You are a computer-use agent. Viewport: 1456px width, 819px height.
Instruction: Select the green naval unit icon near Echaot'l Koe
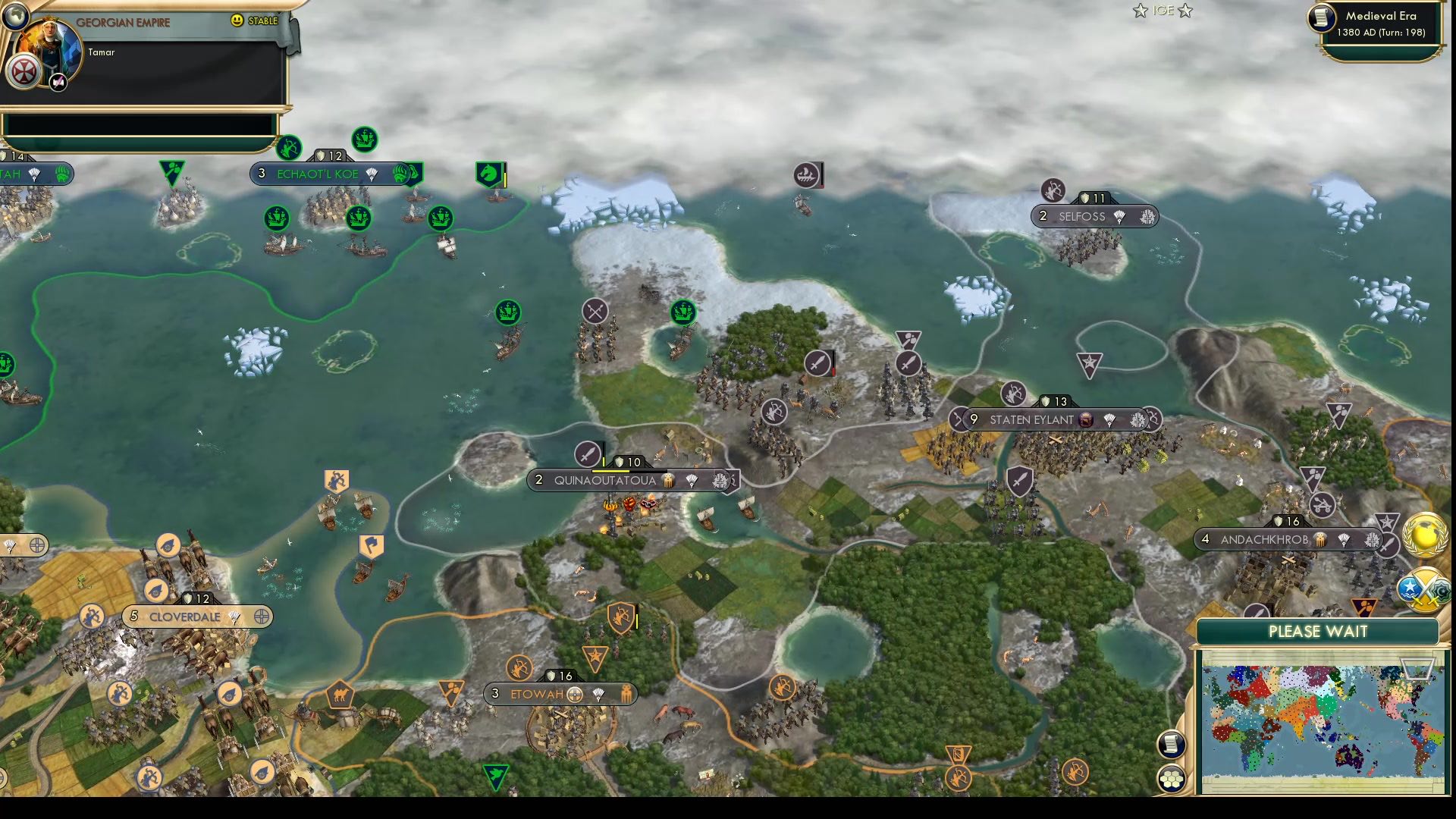(x=366, y=139)
